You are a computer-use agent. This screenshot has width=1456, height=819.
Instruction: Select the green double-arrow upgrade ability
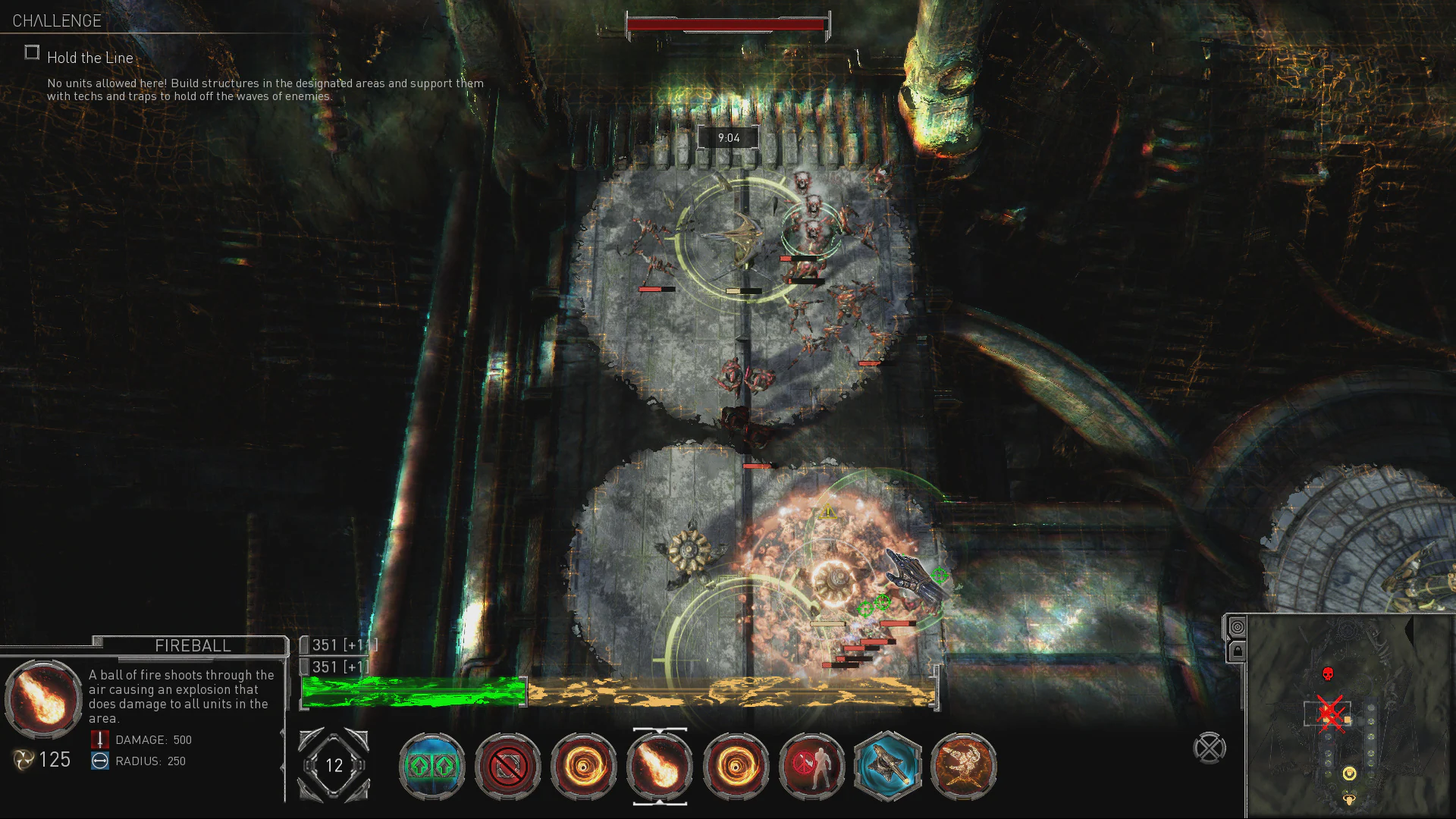[x=432, y=767]
